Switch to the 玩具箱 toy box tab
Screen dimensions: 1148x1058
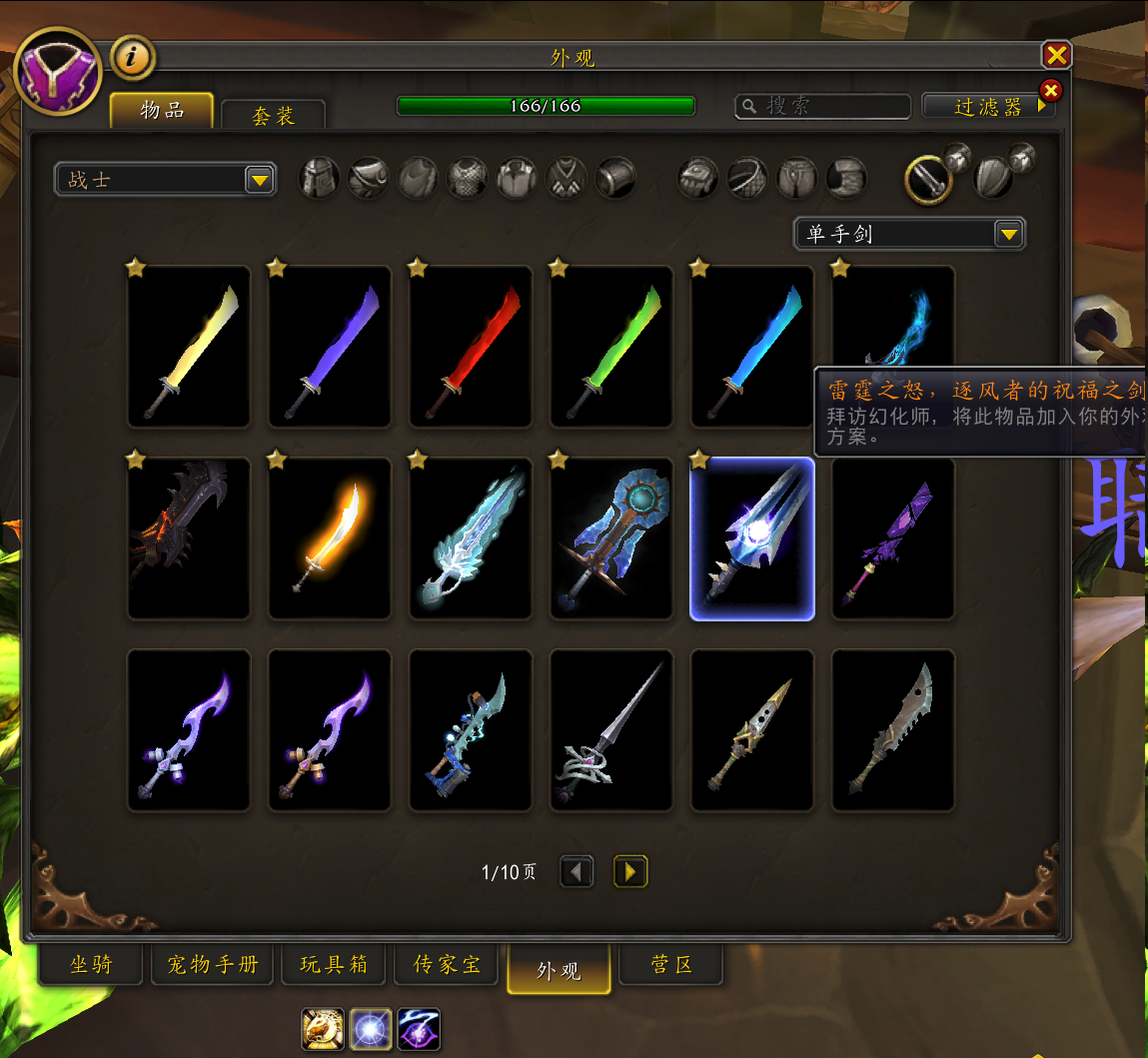[334, 965]
